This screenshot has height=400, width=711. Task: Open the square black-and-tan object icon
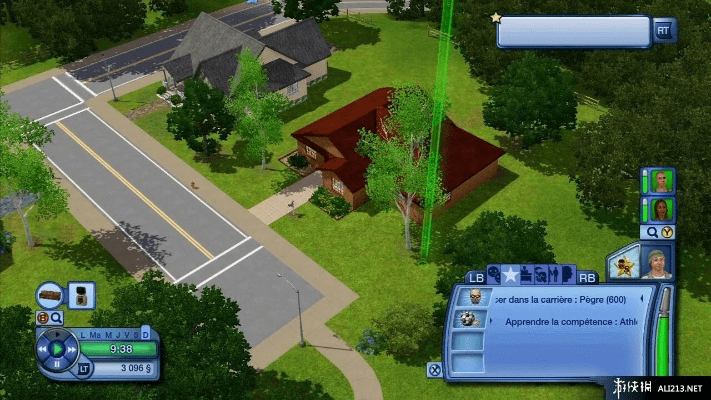[82, 295]
